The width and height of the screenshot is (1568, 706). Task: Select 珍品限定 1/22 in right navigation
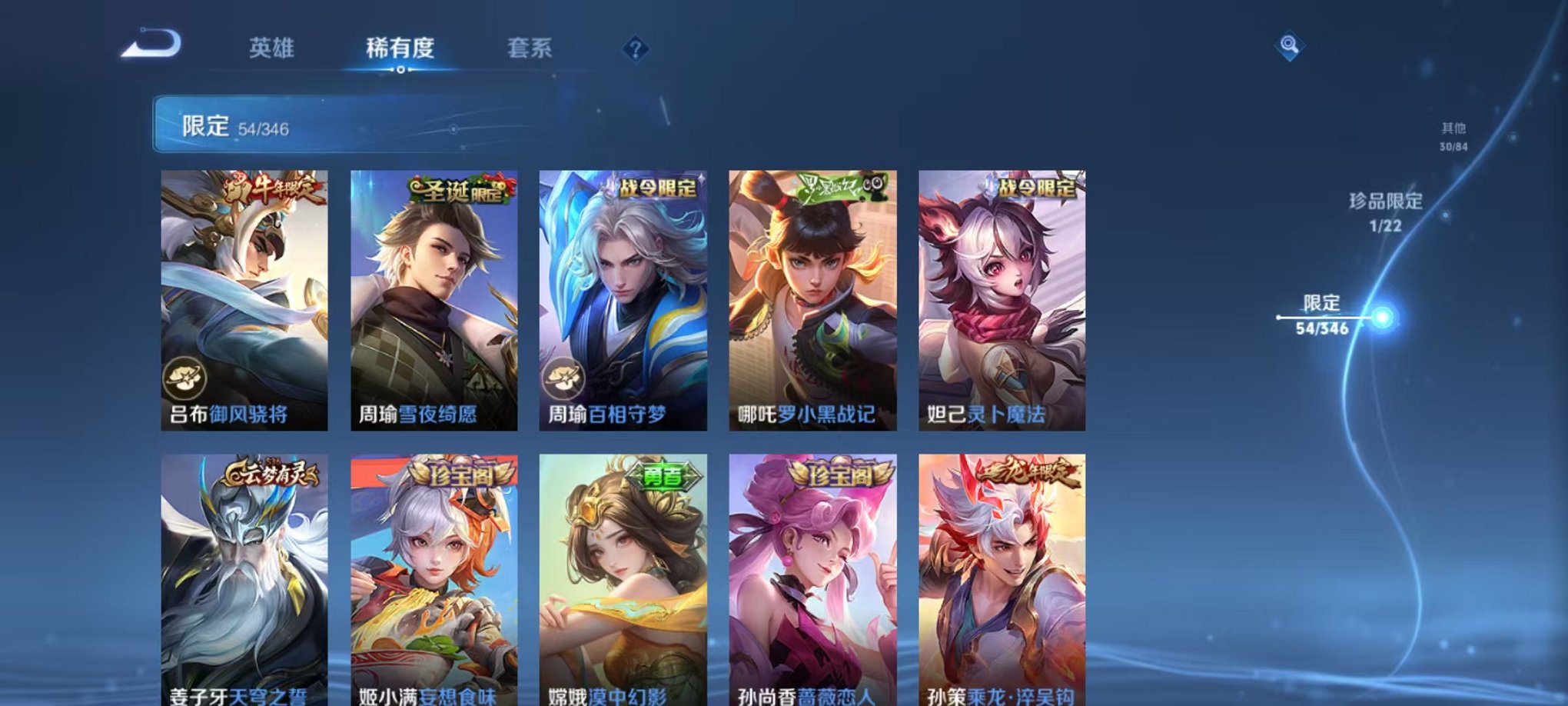click(1384, 211)
